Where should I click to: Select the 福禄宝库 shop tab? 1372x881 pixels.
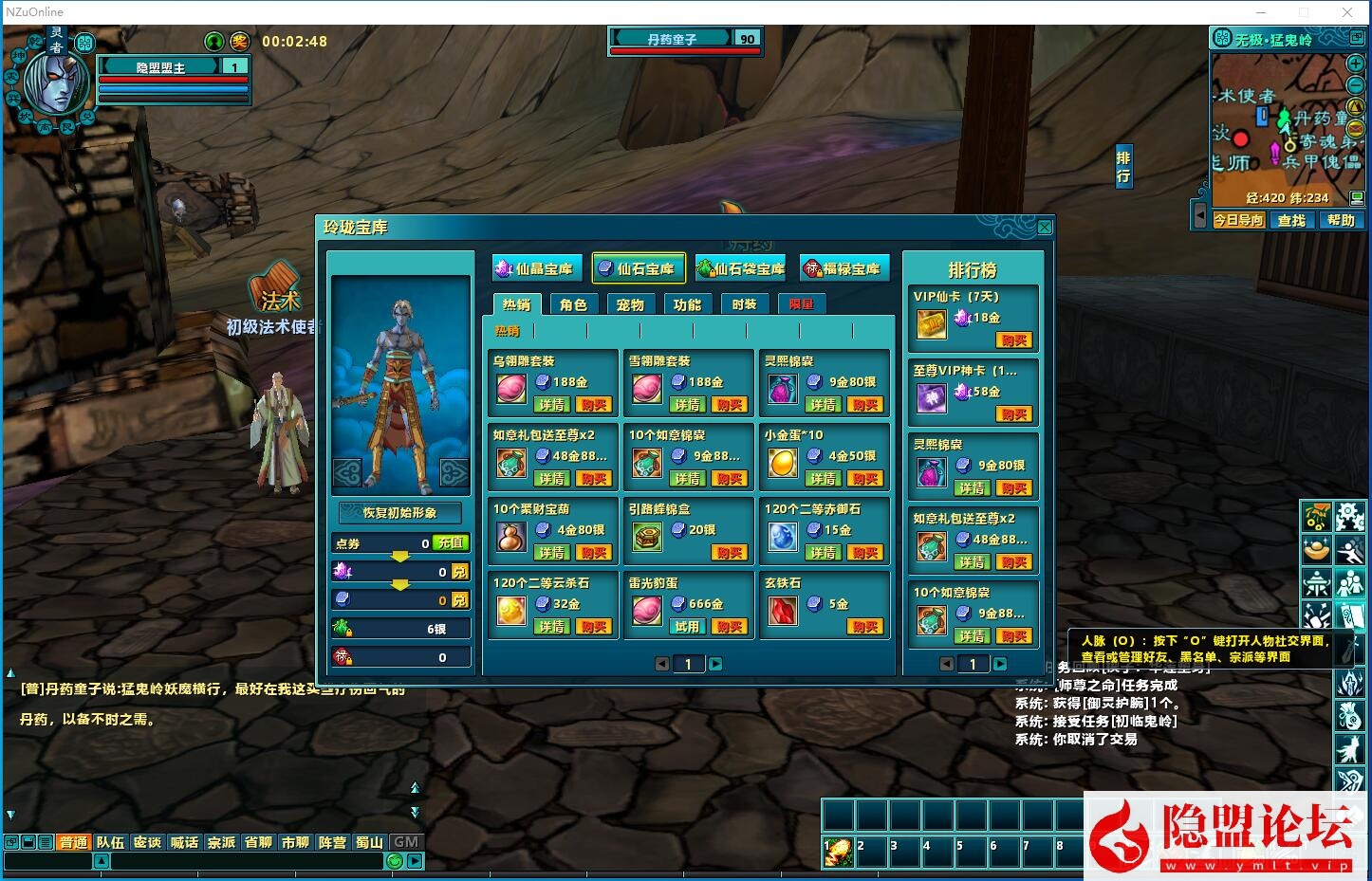click(x=844, y=268)
